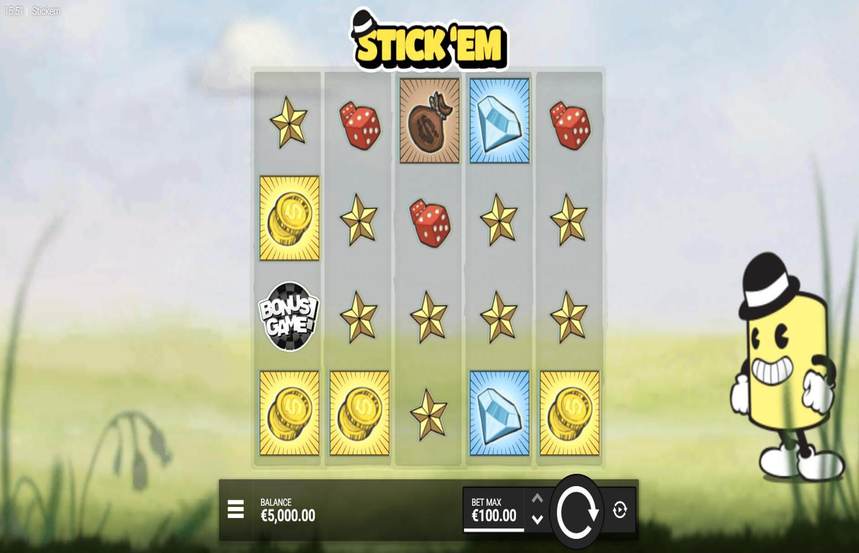Open the Bet Max €100.00 panel

coord(494,510)
